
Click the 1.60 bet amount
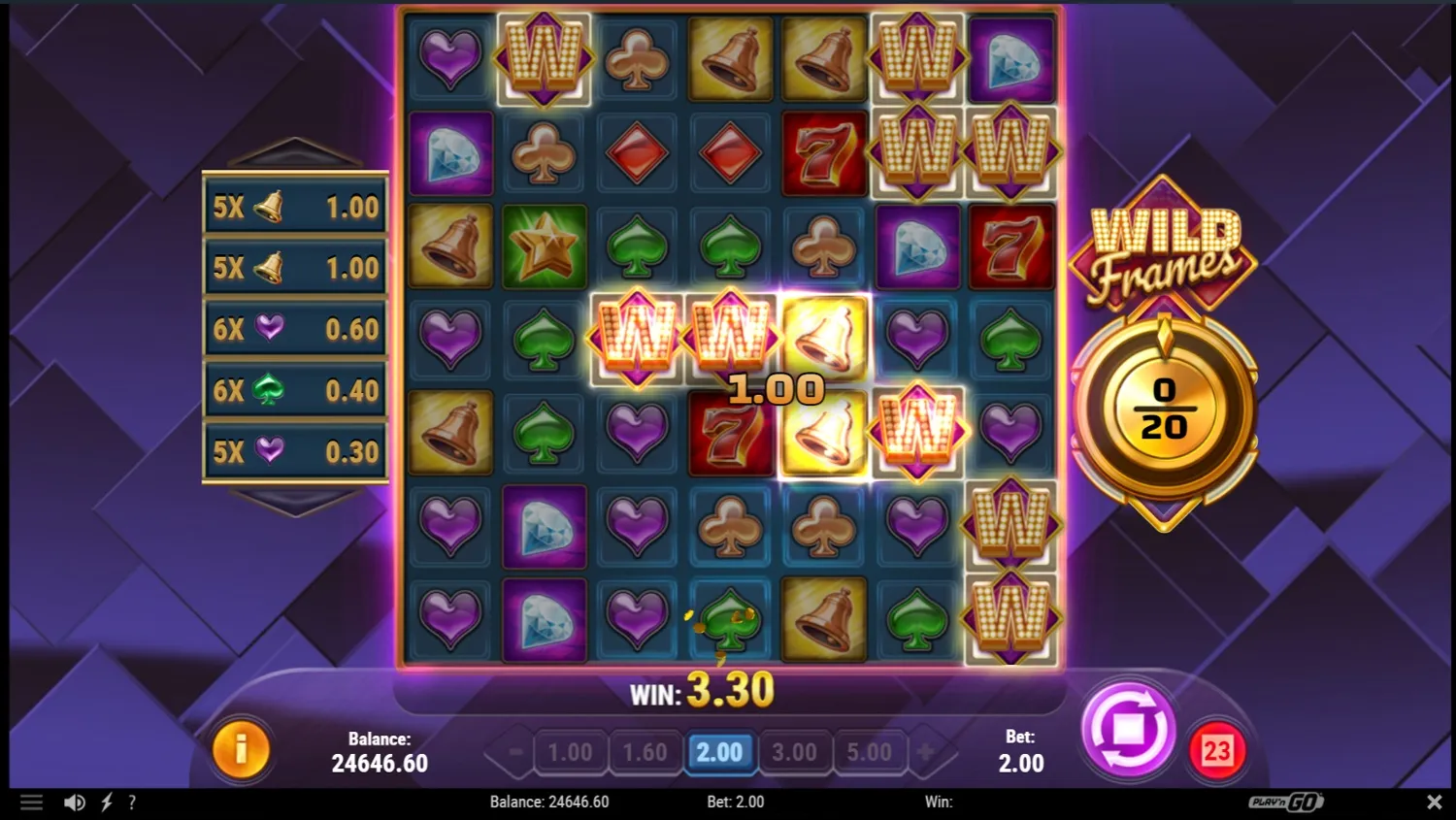point(645,751)
